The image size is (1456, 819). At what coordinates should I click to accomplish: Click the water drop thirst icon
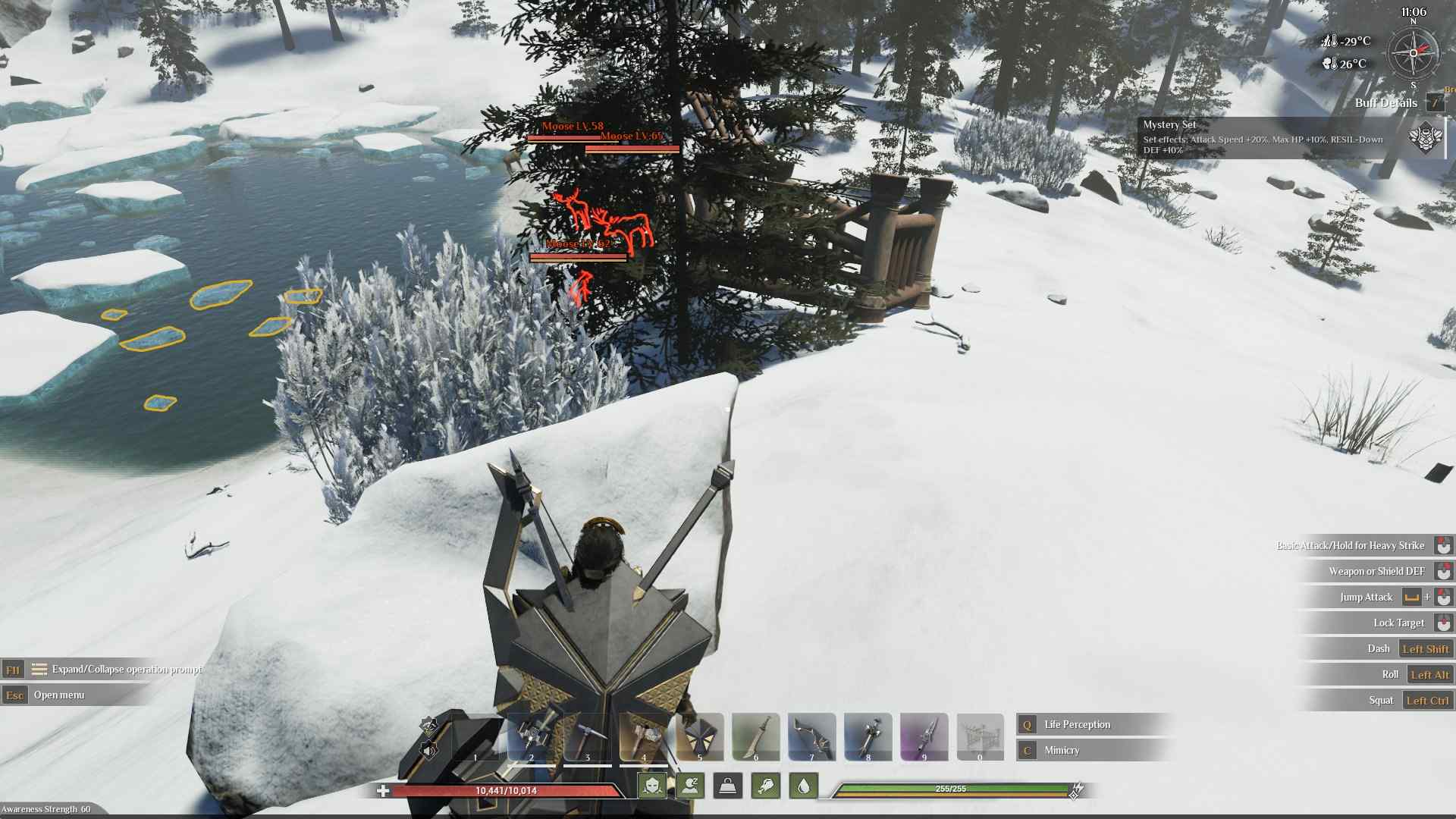pos(804,786)
